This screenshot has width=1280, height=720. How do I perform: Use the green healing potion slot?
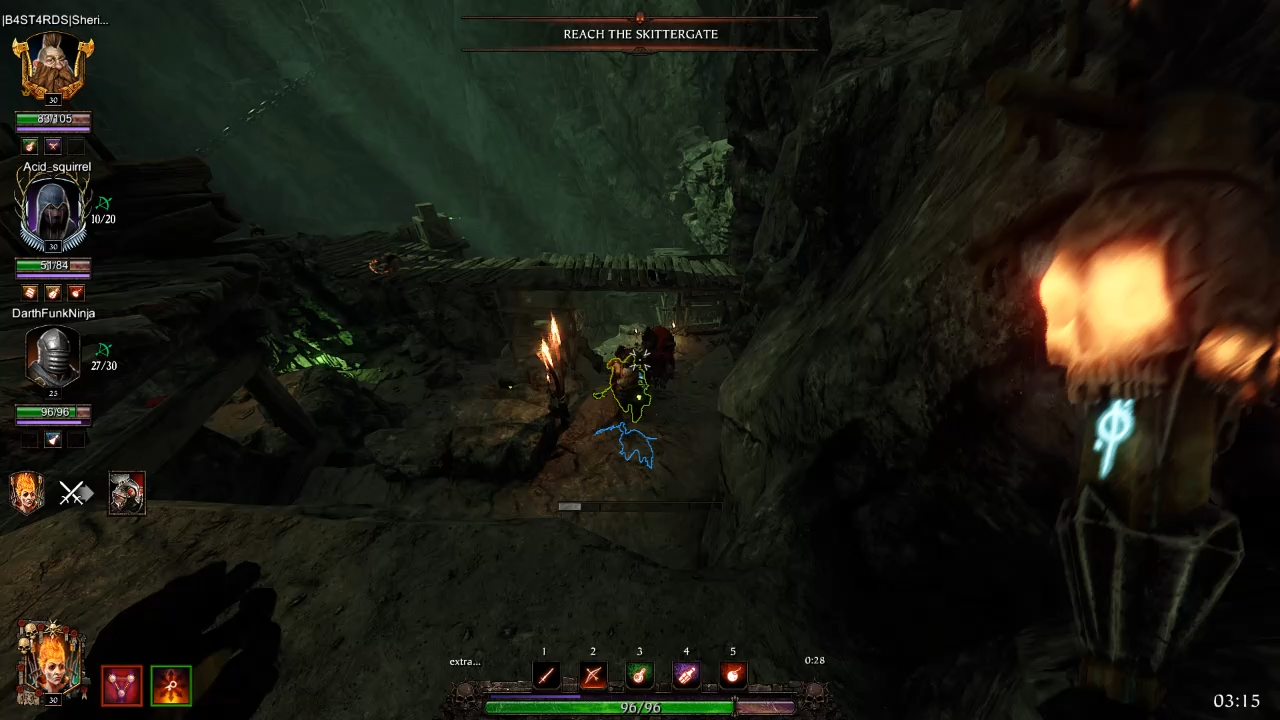point(640,675)
